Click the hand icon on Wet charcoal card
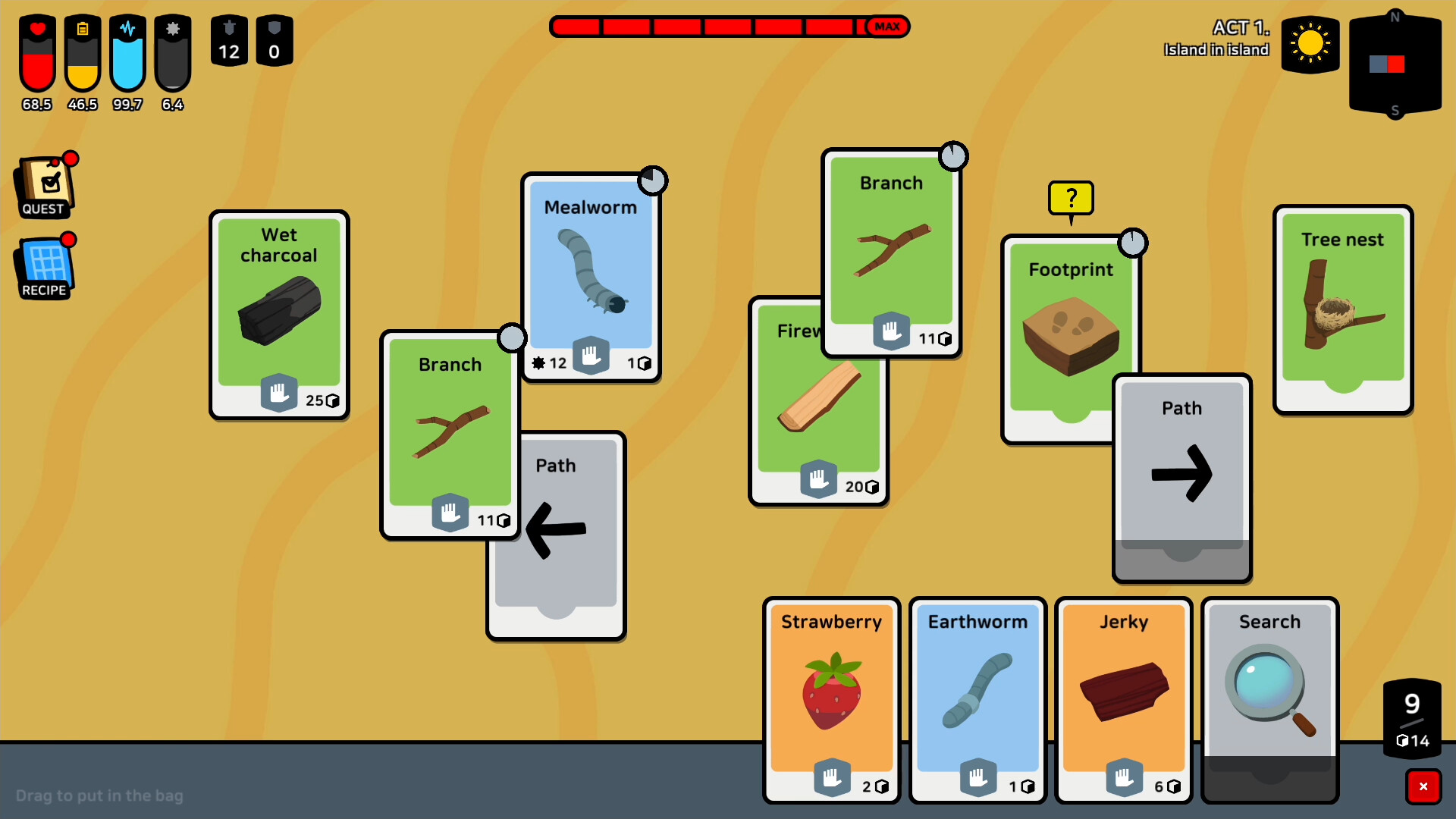This screenshot has width=1456, height=819. tap(279, 393)
